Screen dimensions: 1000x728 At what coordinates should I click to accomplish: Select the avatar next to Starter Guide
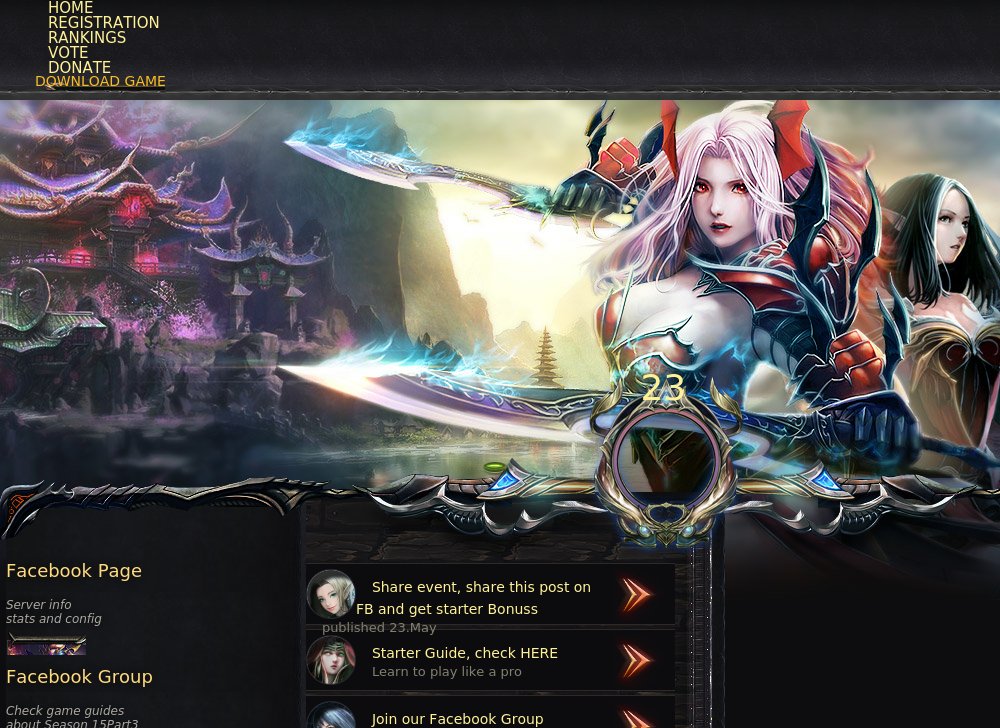pos(331,661)
